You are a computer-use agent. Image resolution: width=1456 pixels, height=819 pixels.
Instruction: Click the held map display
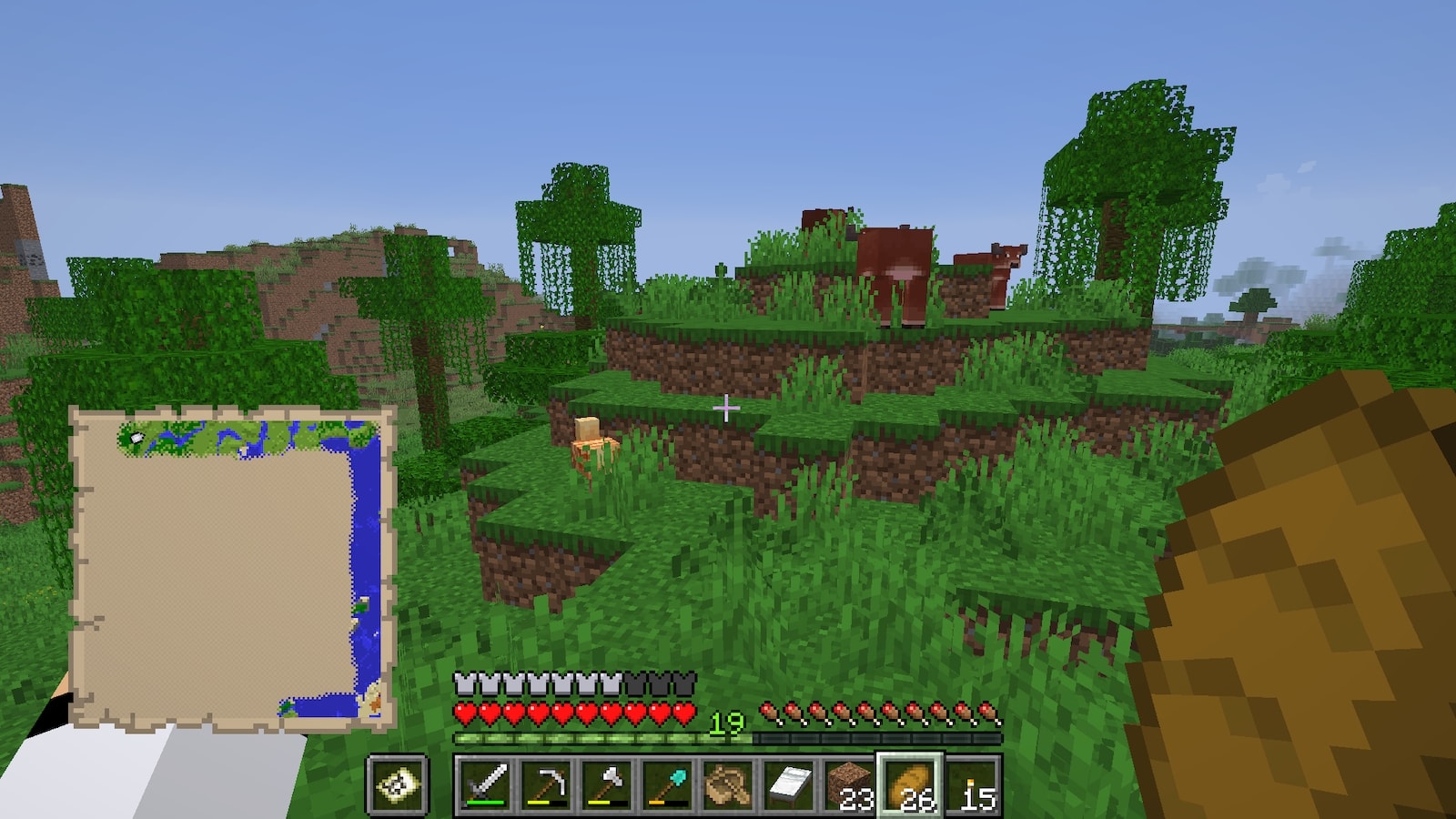tap(232, 569)
